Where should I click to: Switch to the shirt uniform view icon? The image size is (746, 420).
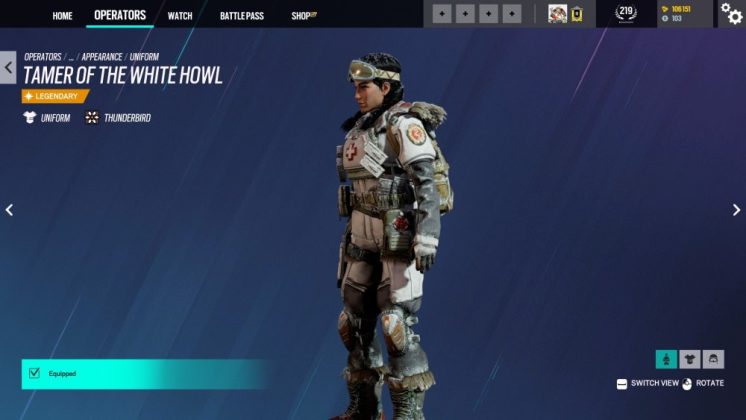[690, 359]
